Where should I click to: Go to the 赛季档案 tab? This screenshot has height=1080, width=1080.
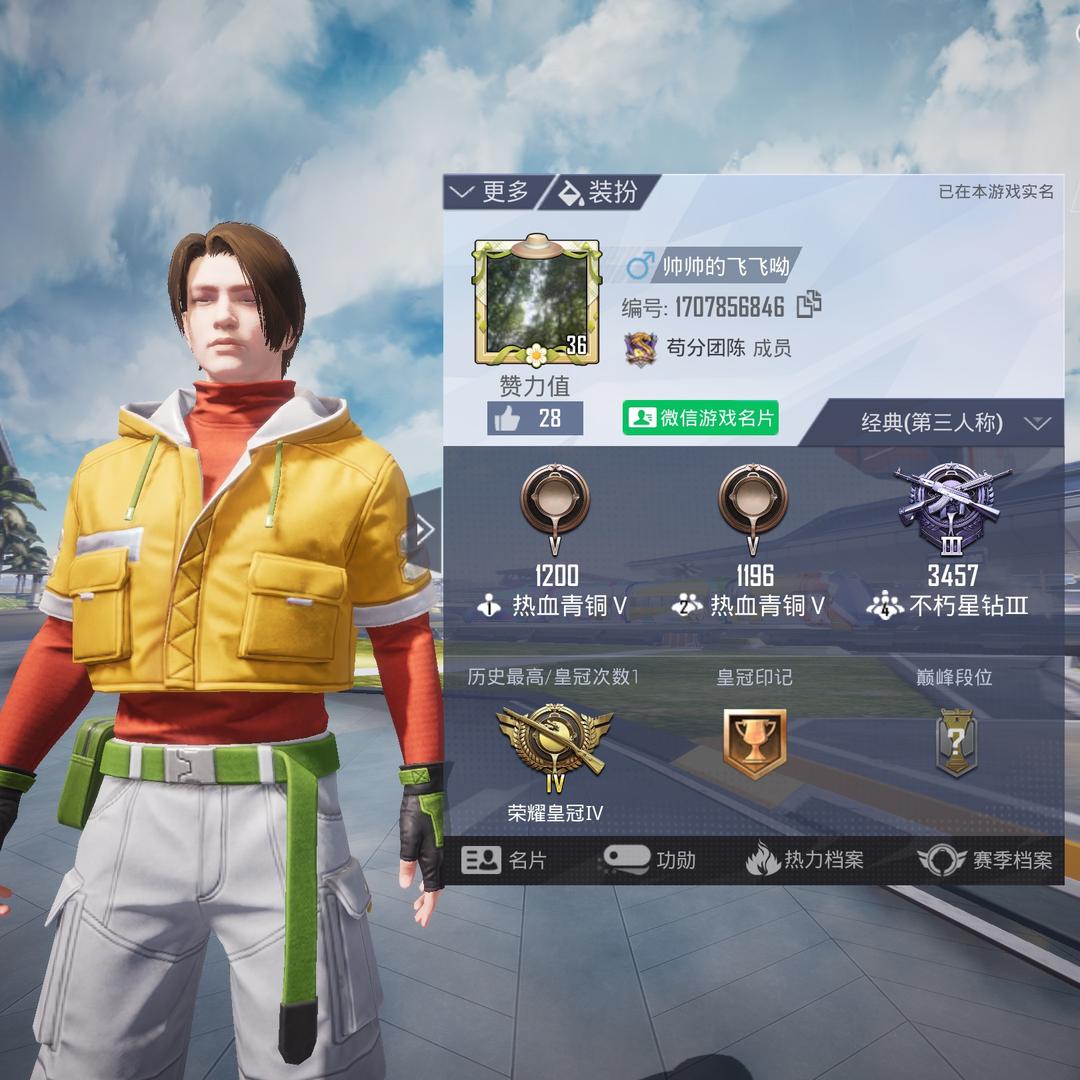click(x=986, y=860)
